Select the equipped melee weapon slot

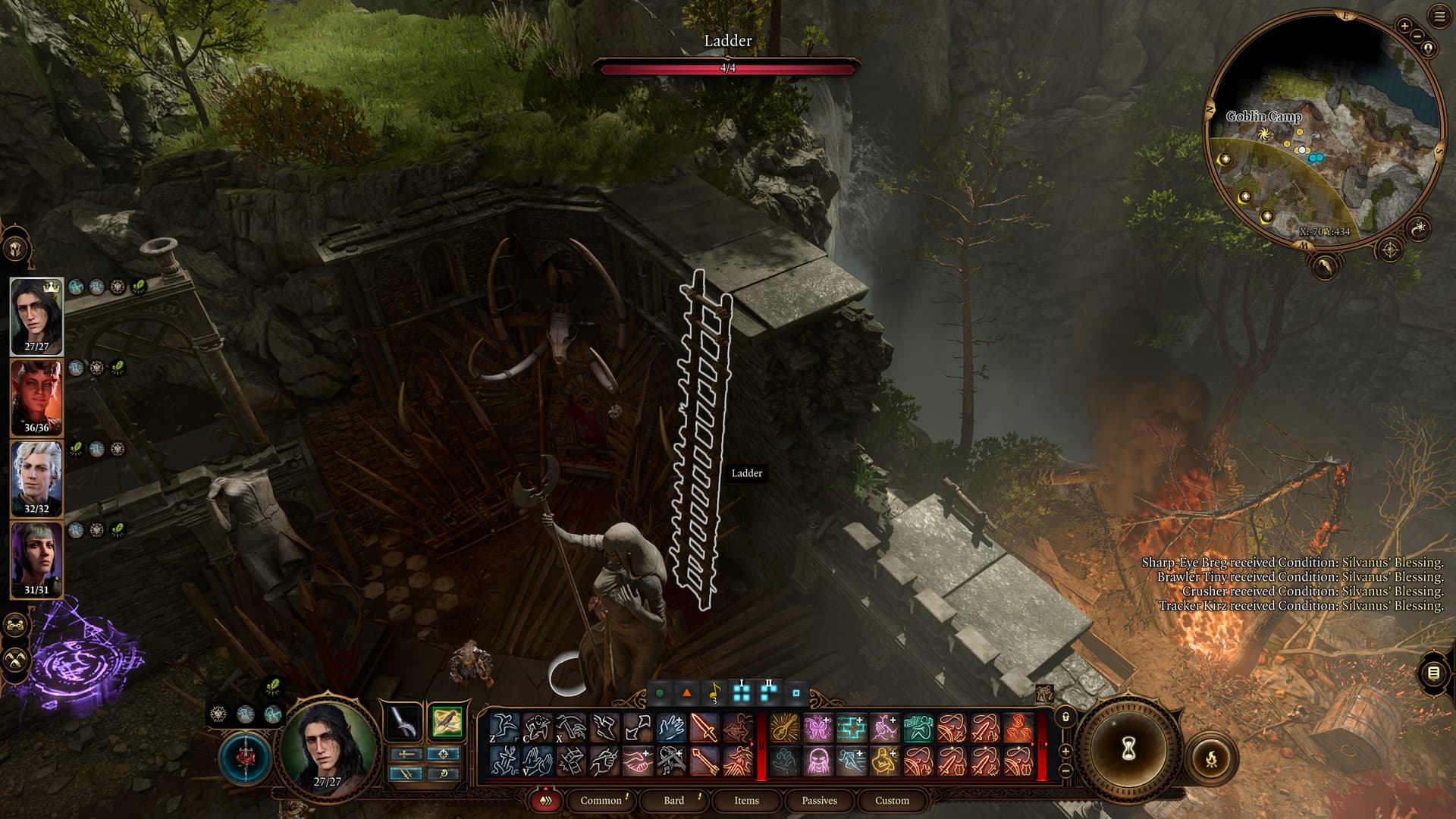point(403,723)
